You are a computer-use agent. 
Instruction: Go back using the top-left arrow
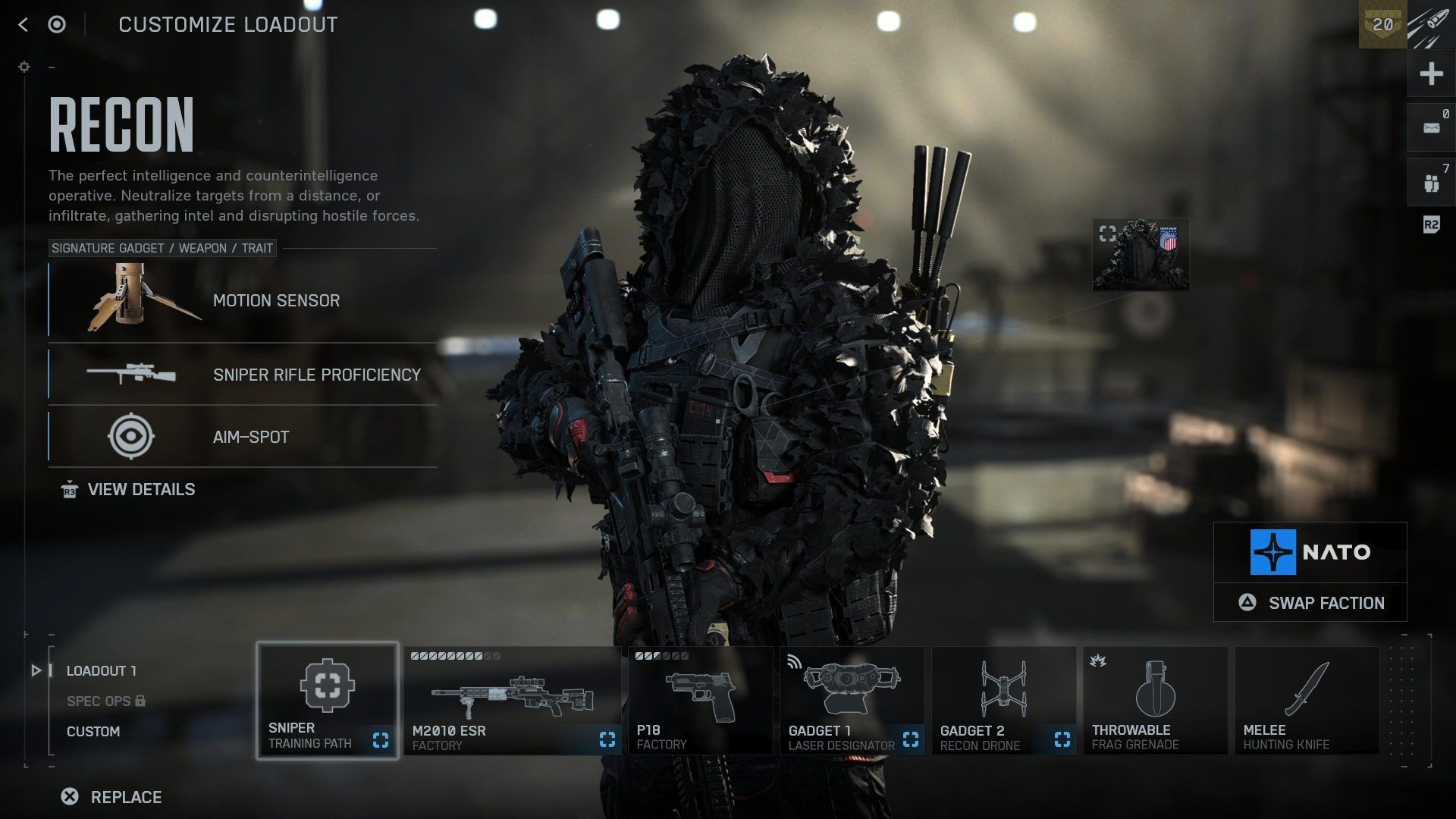coord(23,25)
